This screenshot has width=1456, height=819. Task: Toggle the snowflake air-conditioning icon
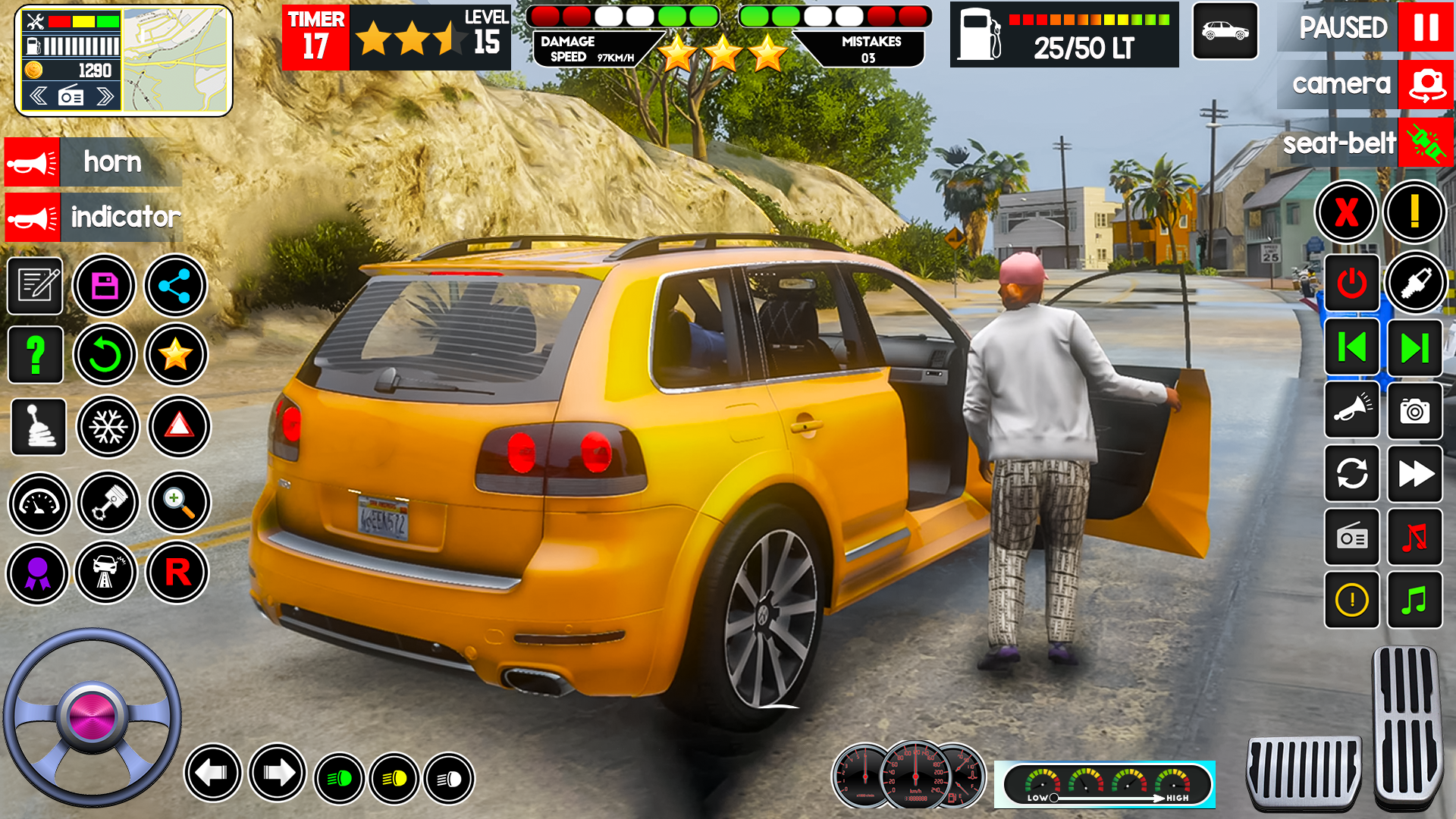pyautogui.click(x=108, y=427)
